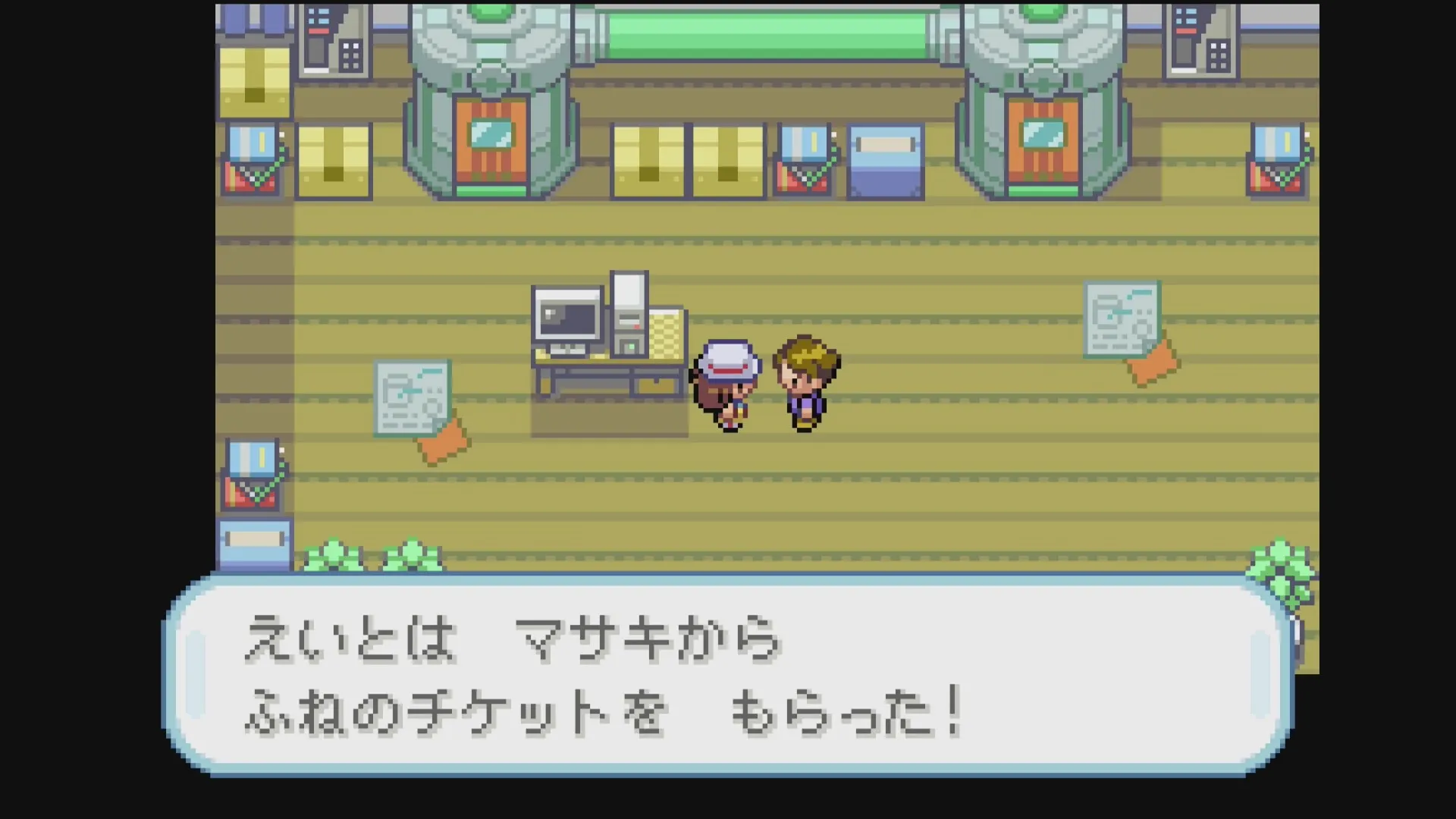This screenshot has height=819, width=1456.
Task: Click the text えいとは in the dialogue
Action: [349, 639]
